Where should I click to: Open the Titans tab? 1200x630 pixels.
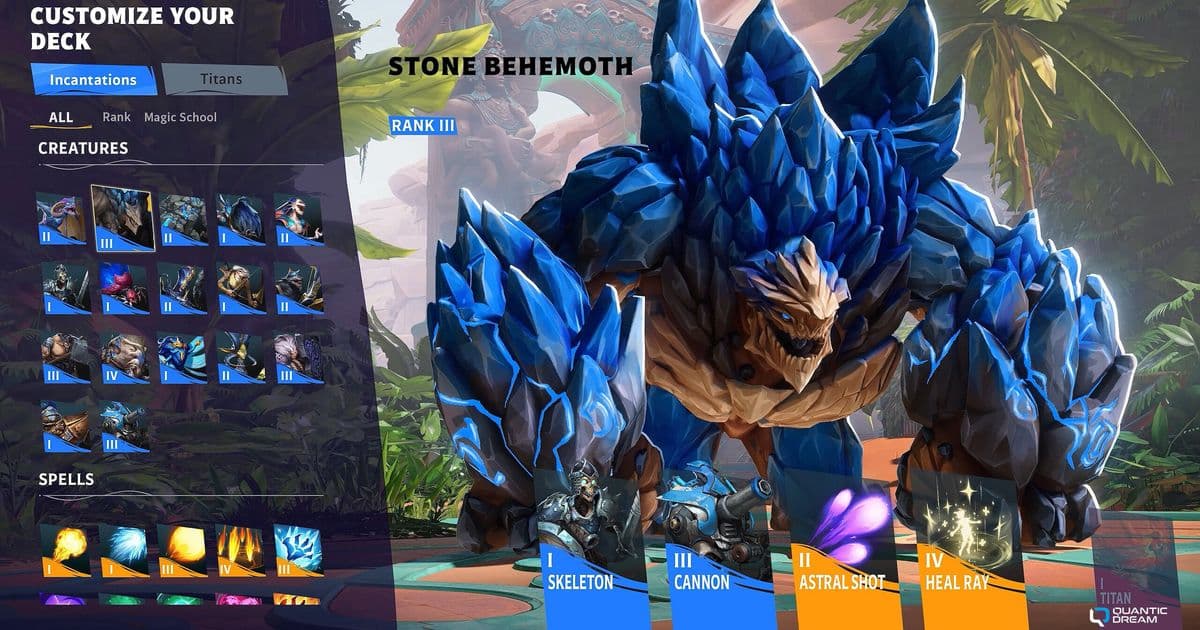coord(221,79)
